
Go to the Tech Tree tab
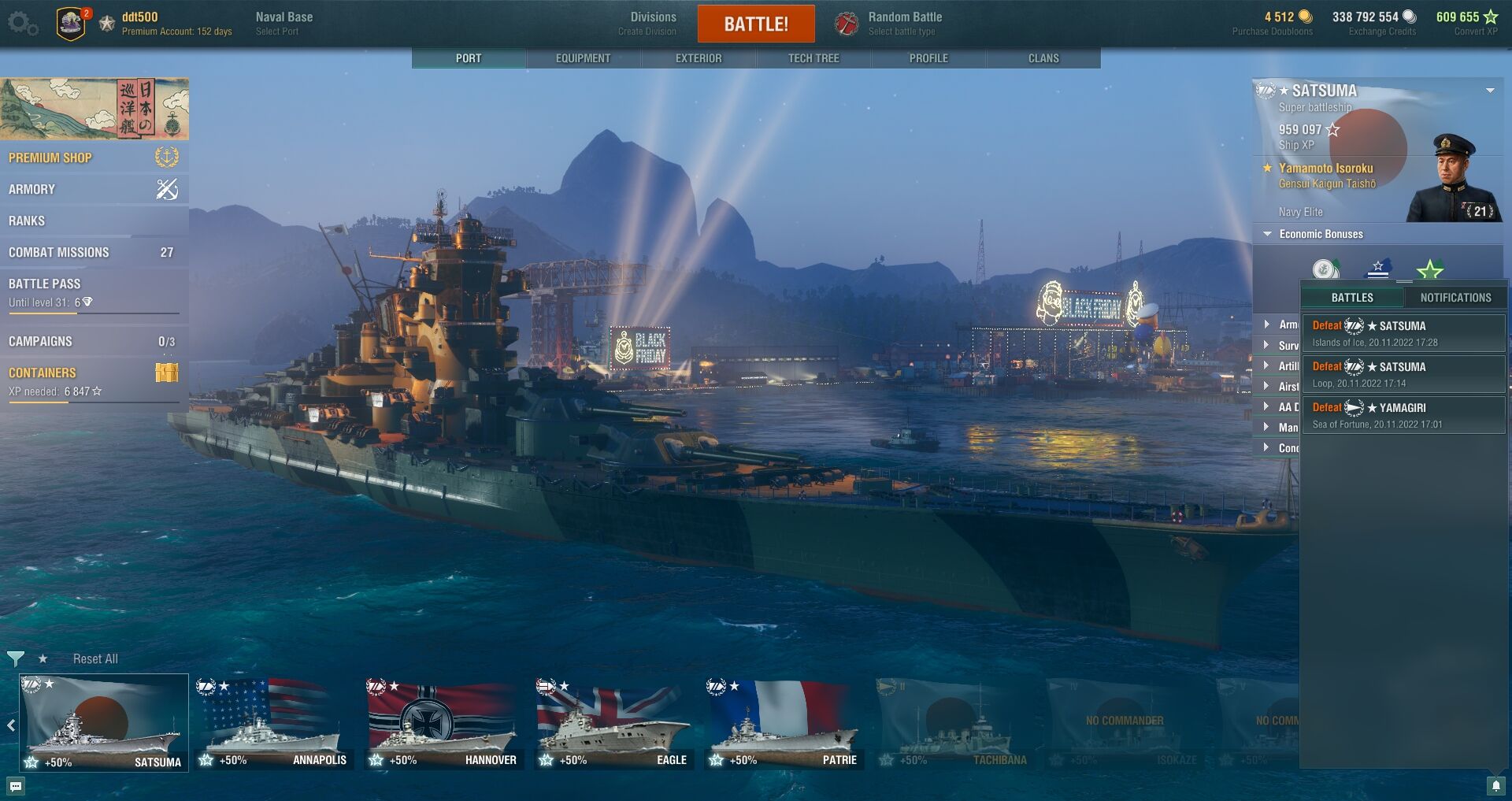(813, 58)
